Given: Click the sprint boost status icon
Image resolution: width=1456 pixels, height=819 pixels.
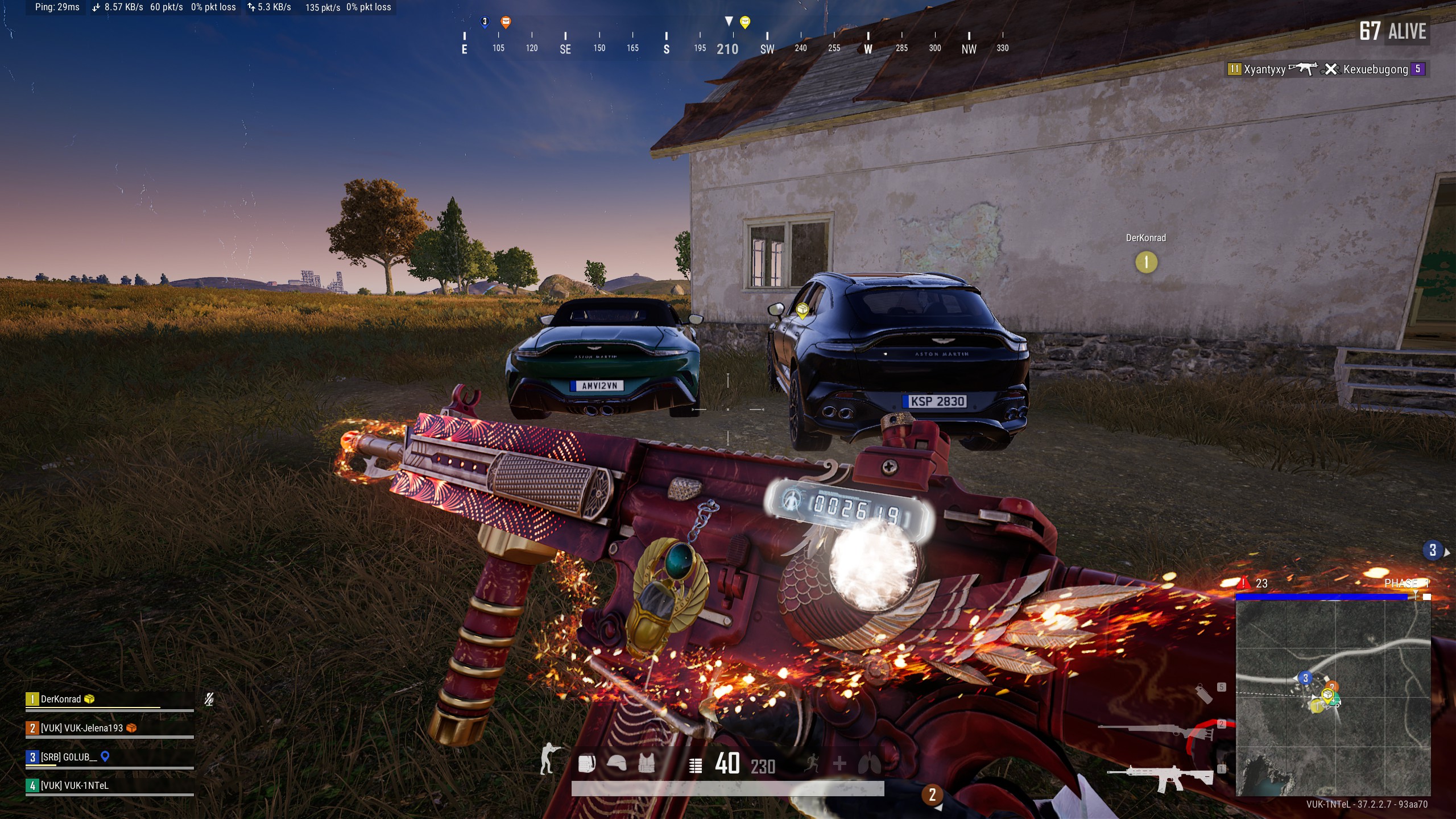Looking at the screenshot, I should pyautogui.click(x=812, y=764).
